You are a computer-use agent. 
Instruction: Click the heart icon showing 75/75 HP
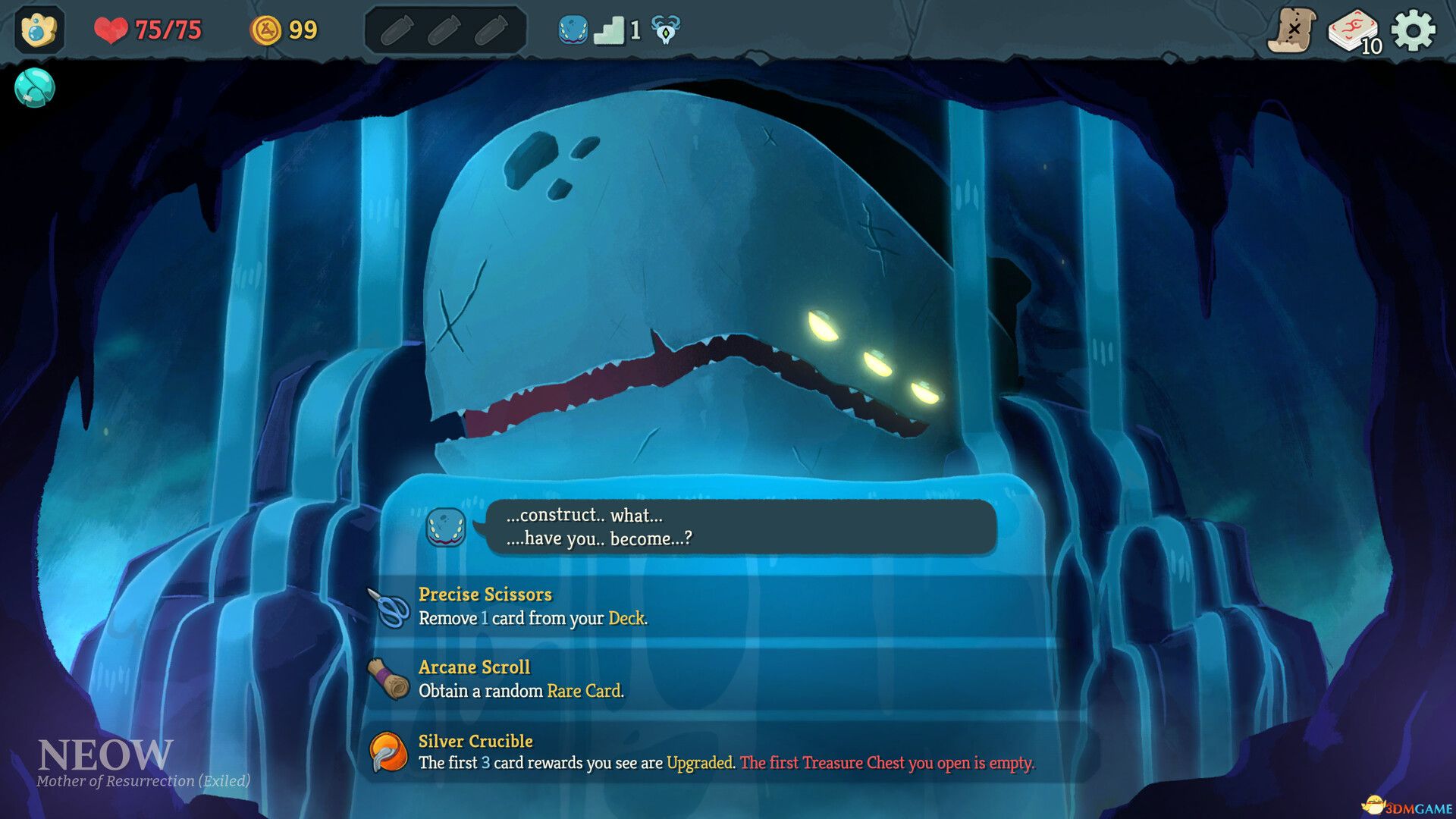coord(111,30)
